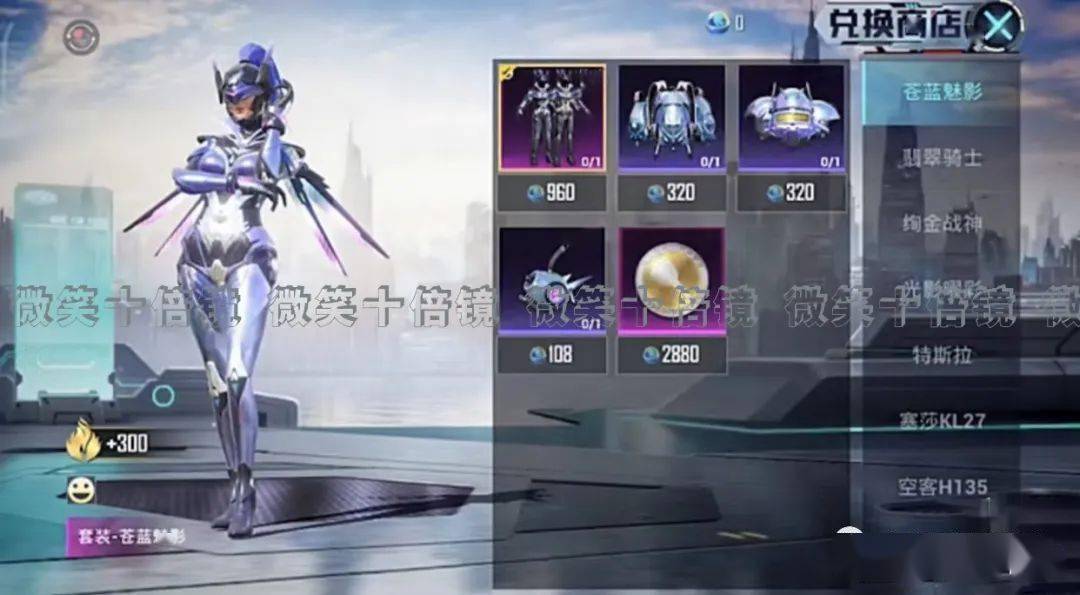The width and height of the screenshot is (1080, 595).
Task: Select the 苍蓝魅影 outfit set priced 960
Action: 551,118
